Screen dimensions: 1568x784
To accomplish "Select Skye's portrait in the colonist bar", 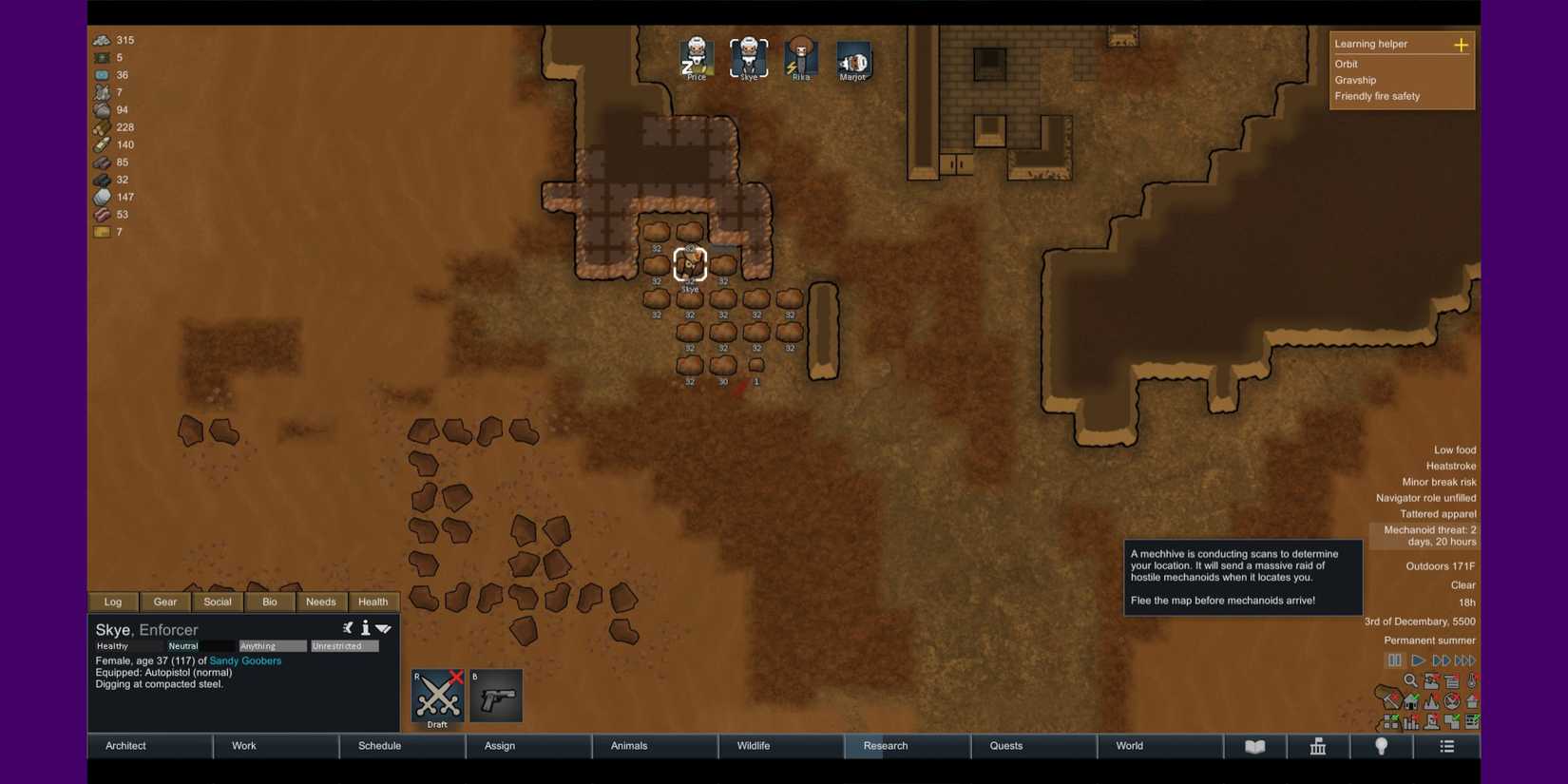I will coord(749,57).
